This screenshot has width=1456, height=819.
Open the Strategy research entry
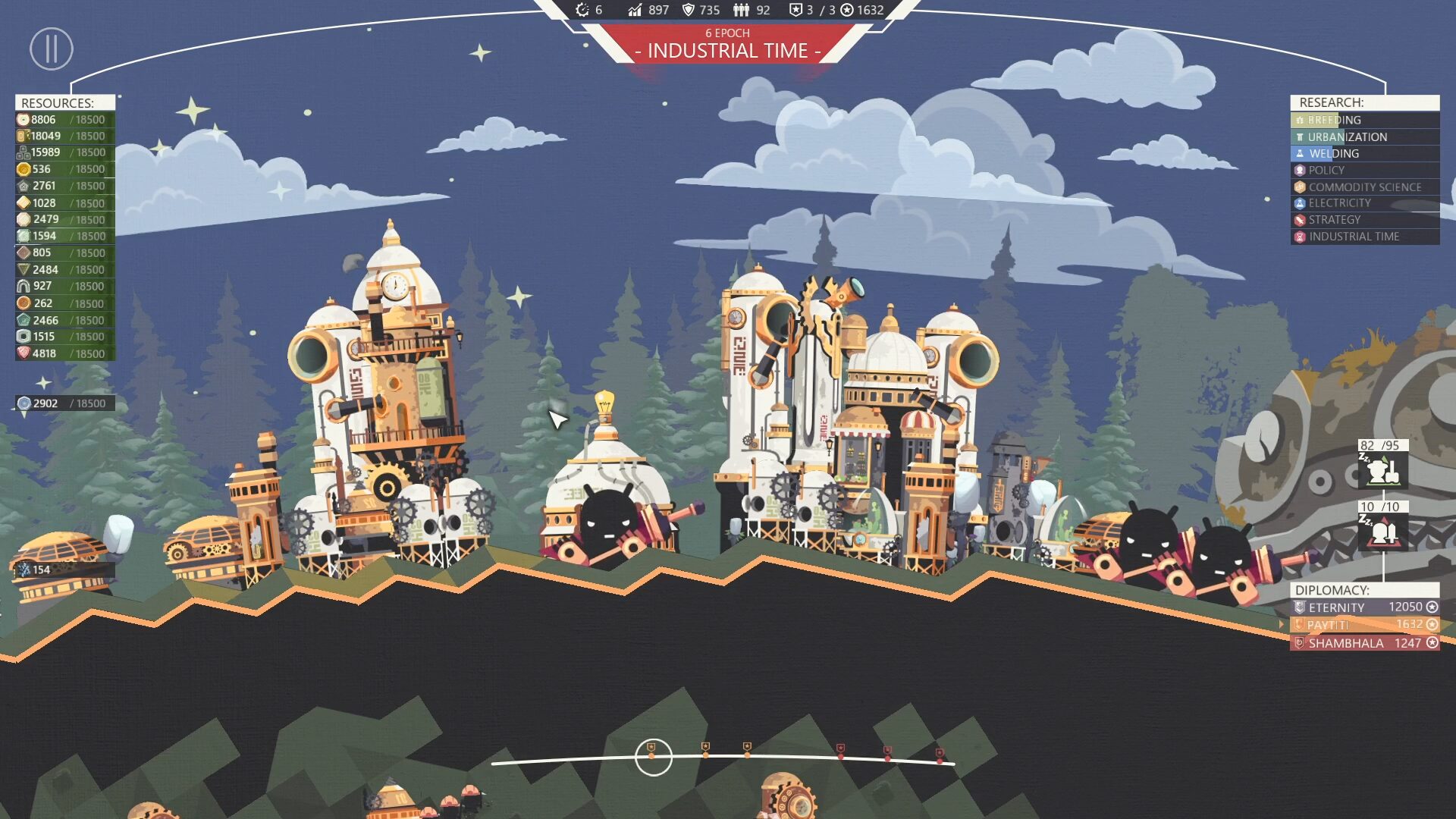pos(1363,220)
